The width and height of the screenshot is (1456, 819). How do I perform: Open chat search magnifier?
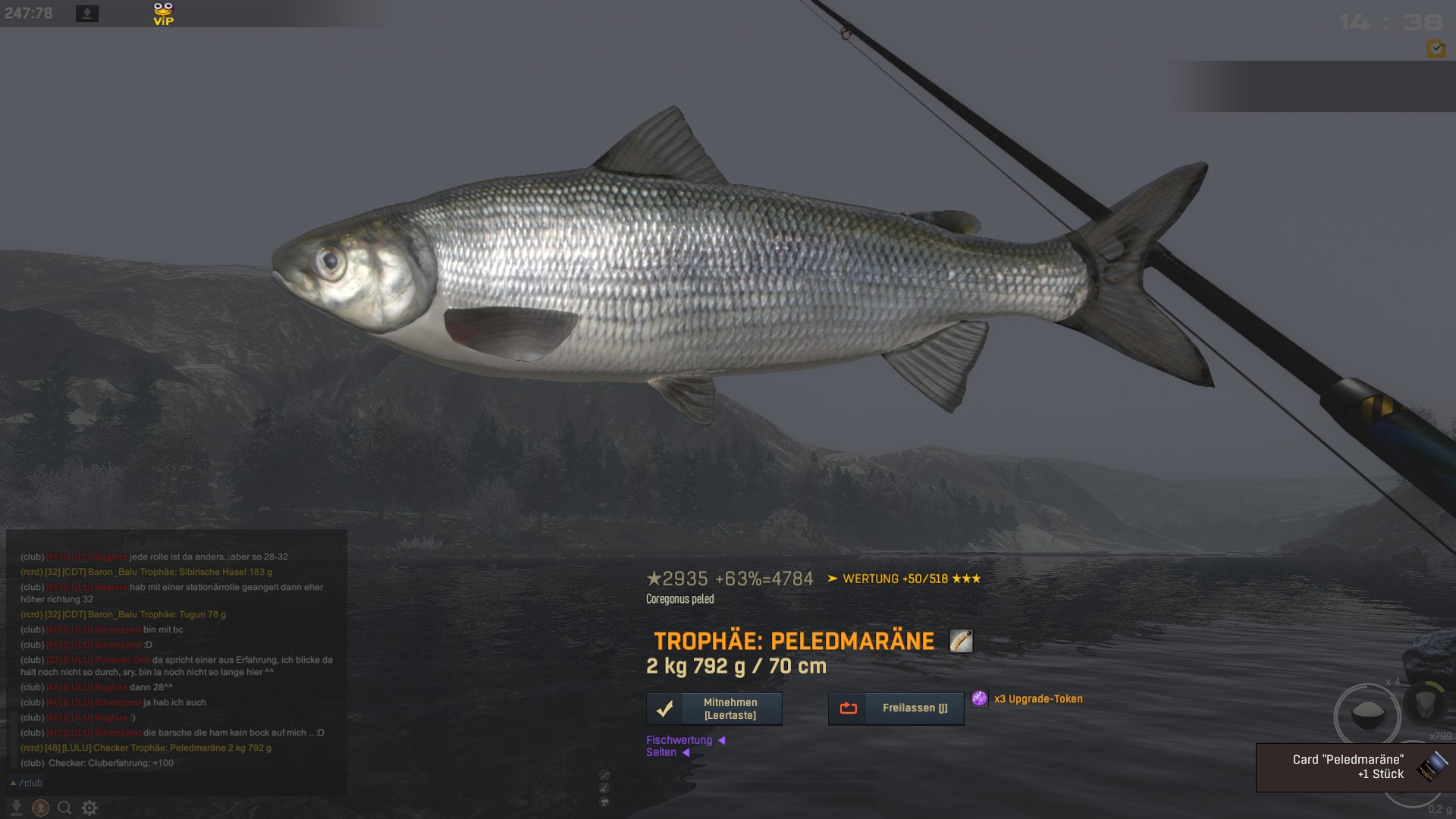[x=65, y=808]
